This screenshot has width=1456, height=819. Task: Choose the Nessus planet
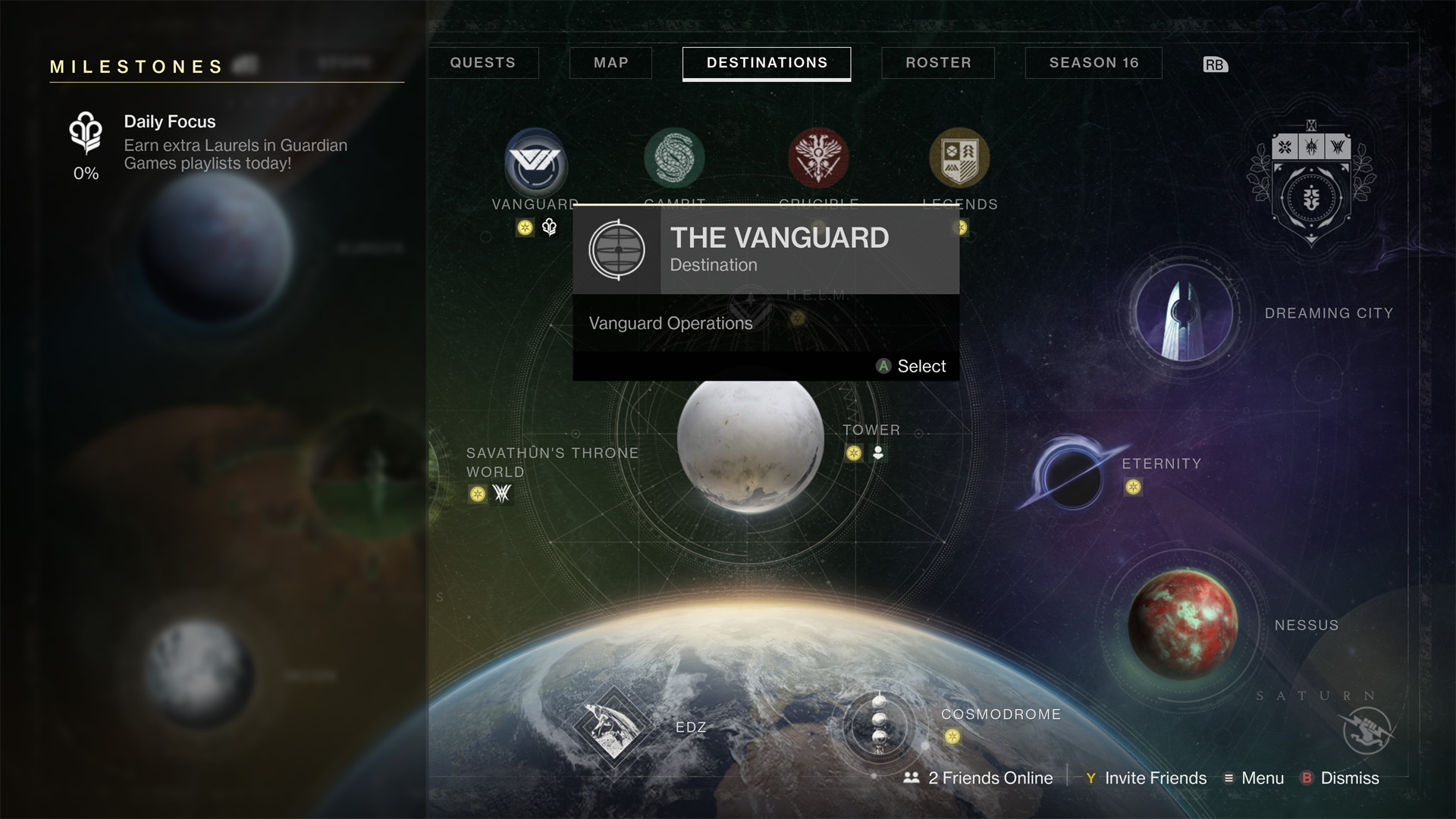(1182, 624)
